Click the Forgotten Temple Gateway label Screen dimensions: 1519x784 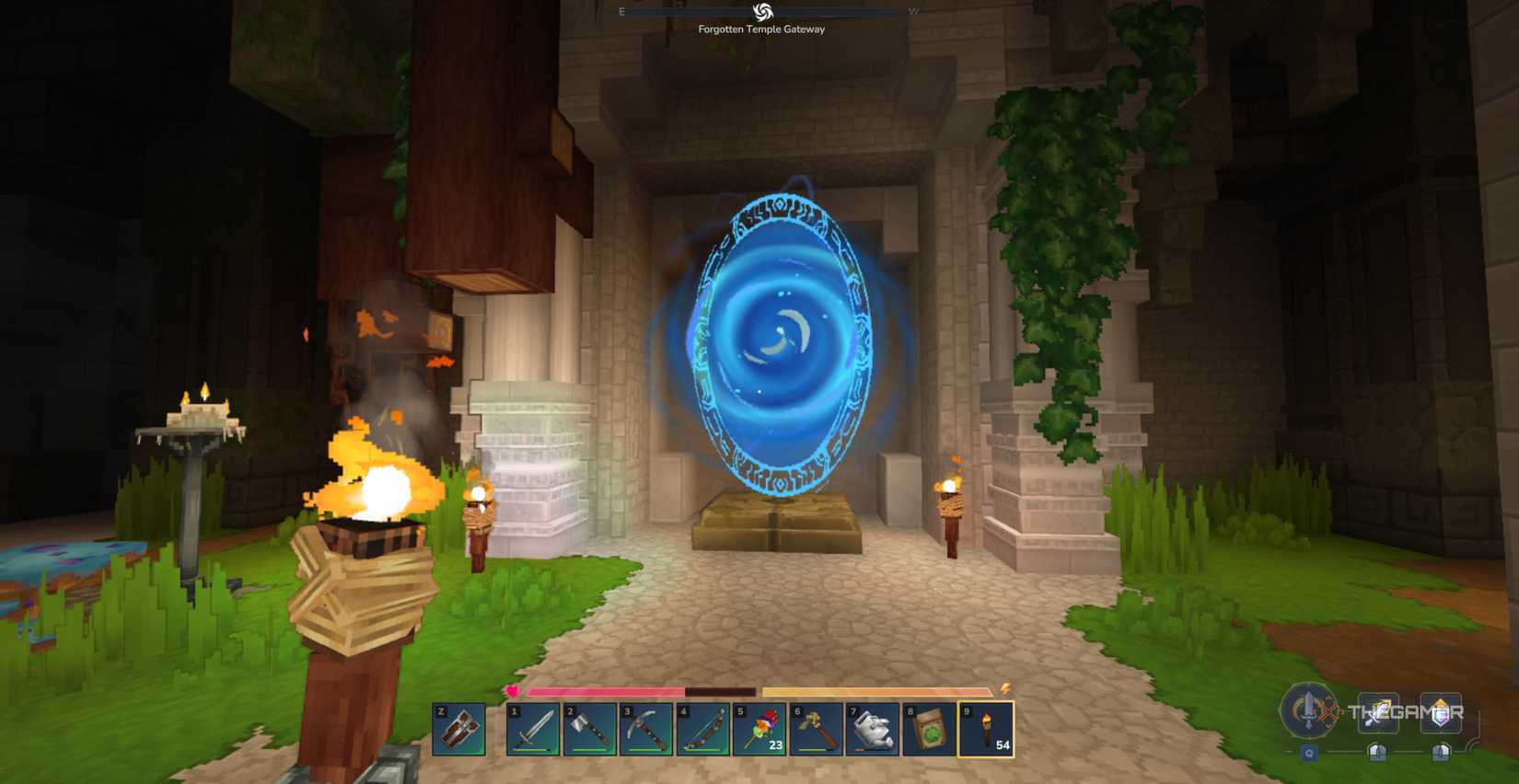point(762,29)
